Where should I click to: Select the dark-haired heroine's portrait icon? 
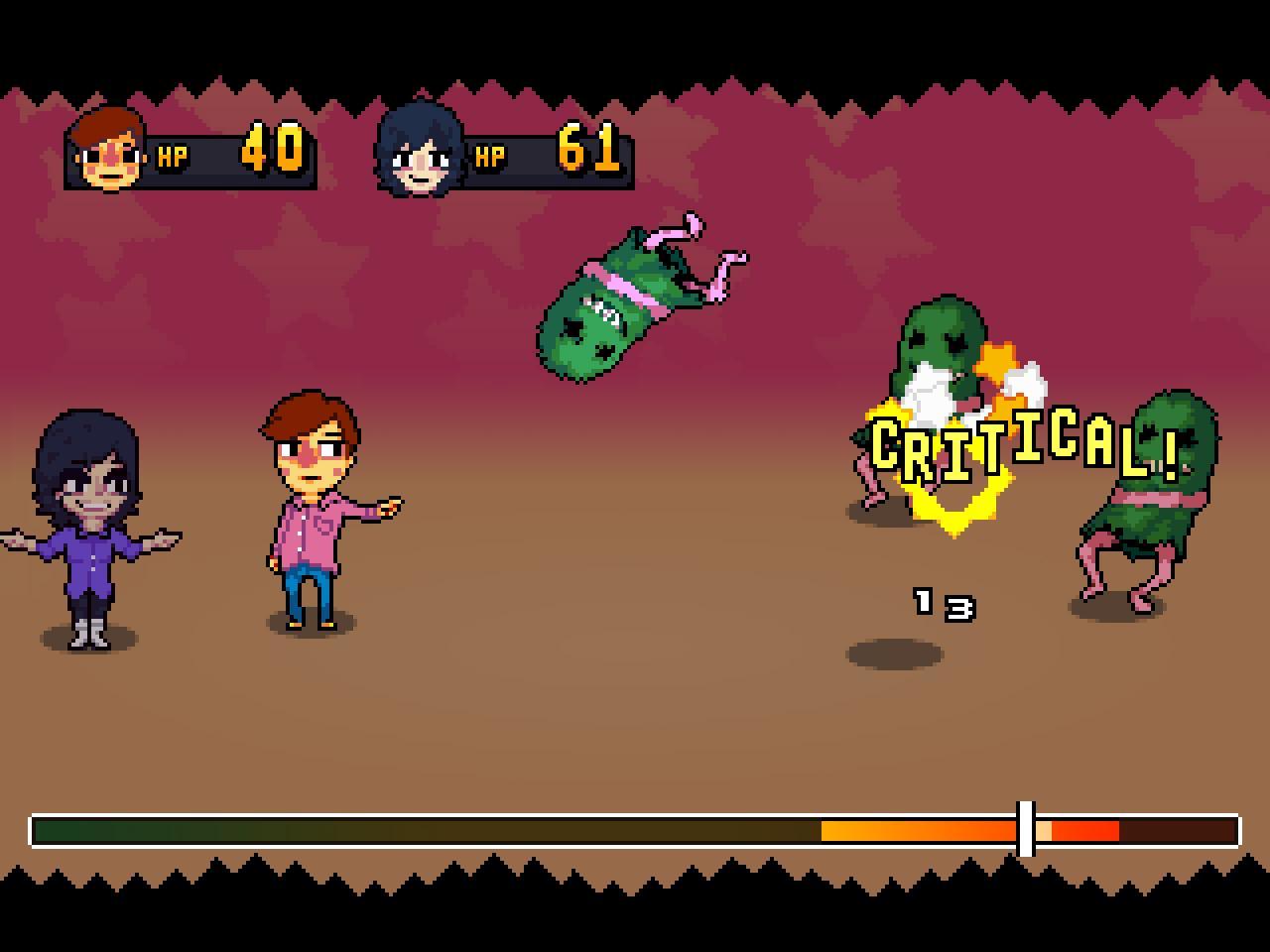click(x=420, y=151)
